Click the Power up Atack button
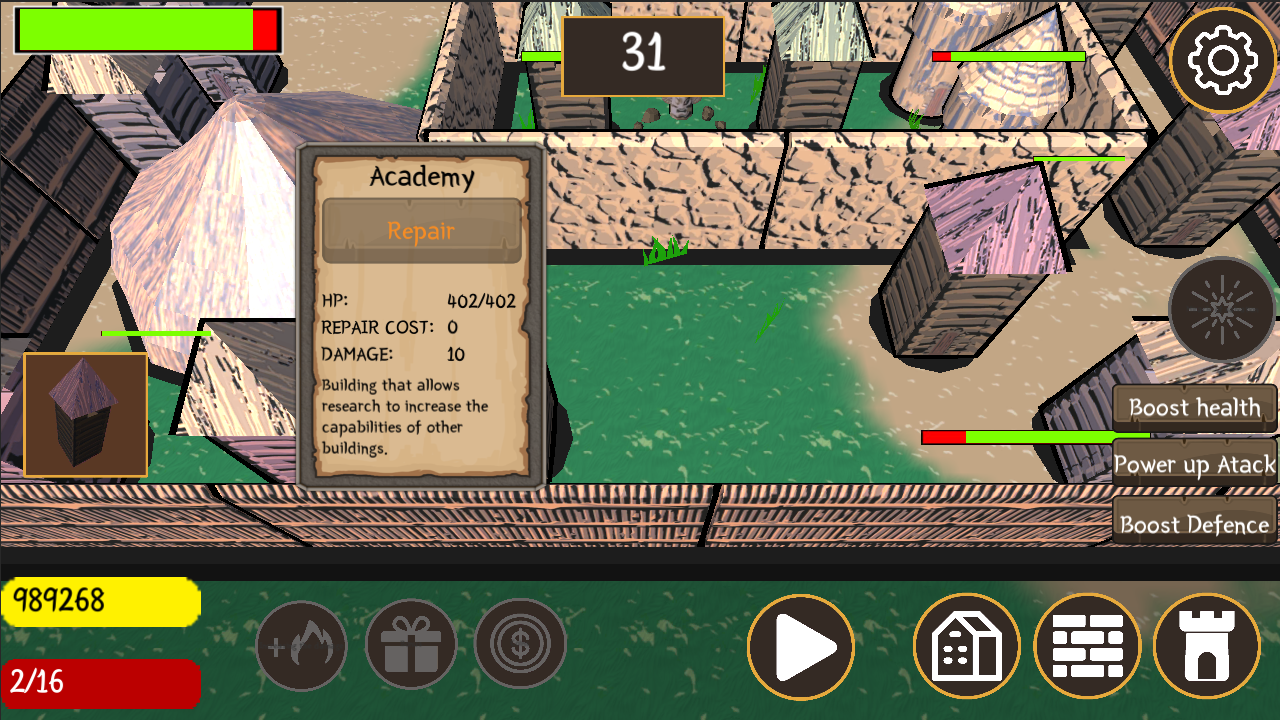 [x=1194, y=465]
